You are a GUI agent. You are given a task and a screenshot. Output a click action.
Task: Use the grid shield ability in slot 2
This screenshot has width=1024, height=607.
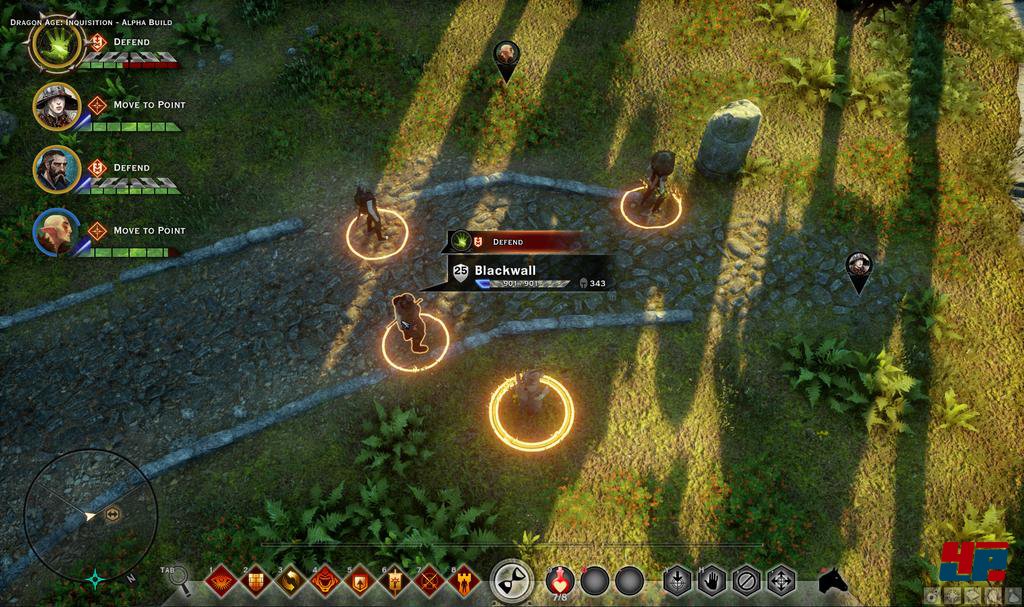tap(257, 581)
